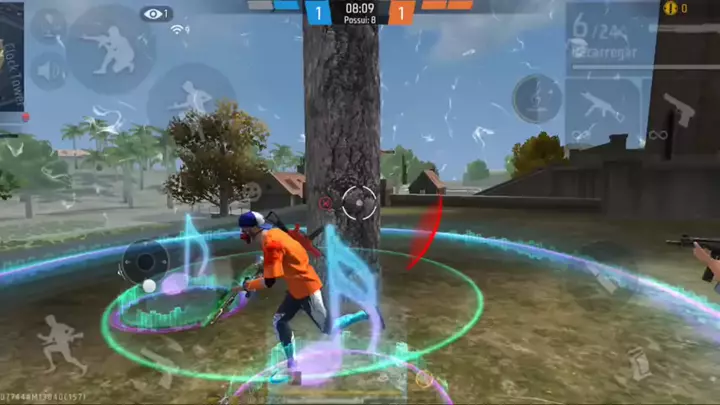Toggle the microphone voice chat icon
The height and width of the screenshot is (405, 720).
(47, 27)
